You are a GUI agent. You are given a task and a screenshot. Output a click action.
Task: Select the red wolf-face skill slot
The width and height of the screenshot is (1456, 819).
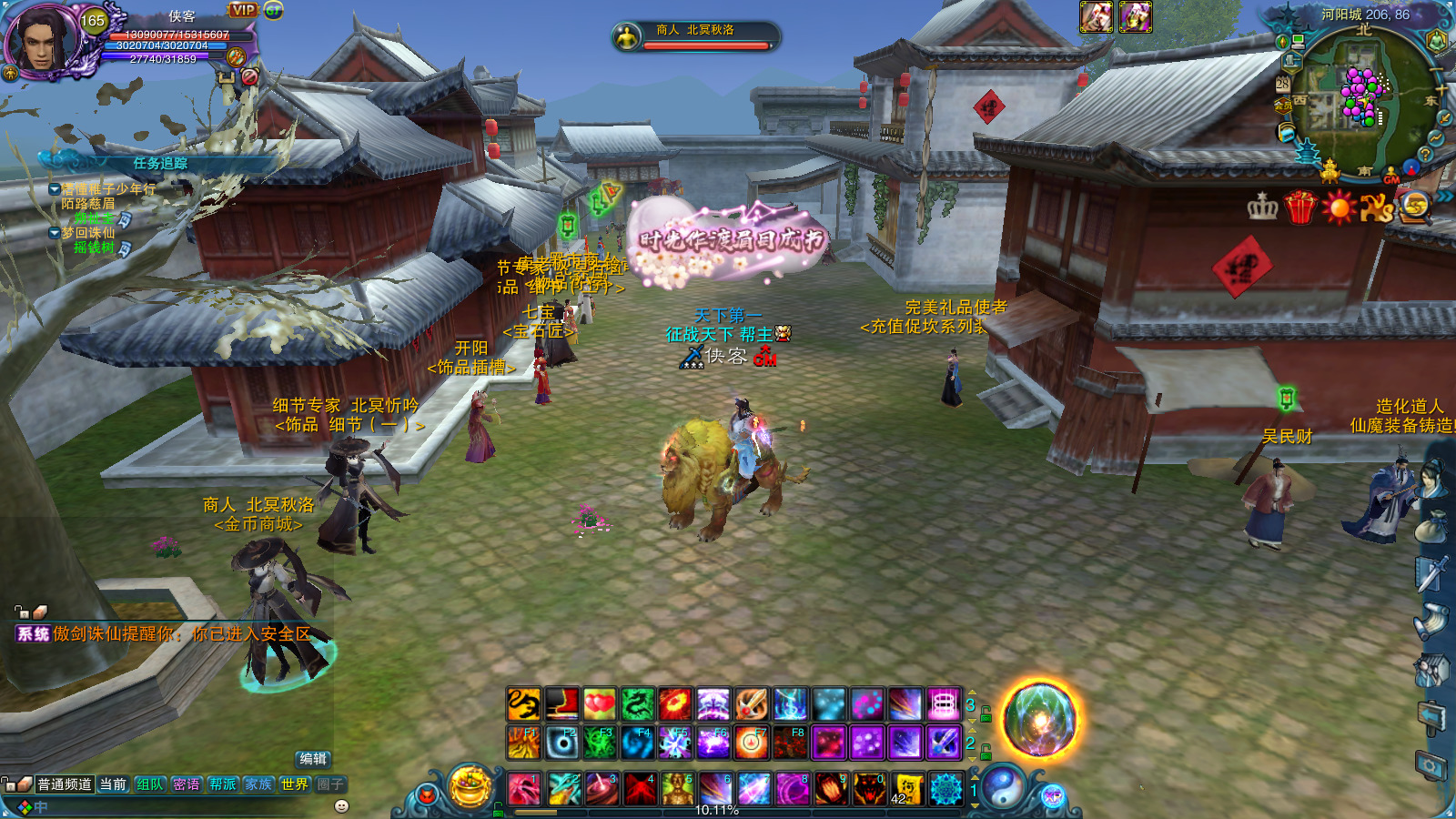tap(869, 789)
